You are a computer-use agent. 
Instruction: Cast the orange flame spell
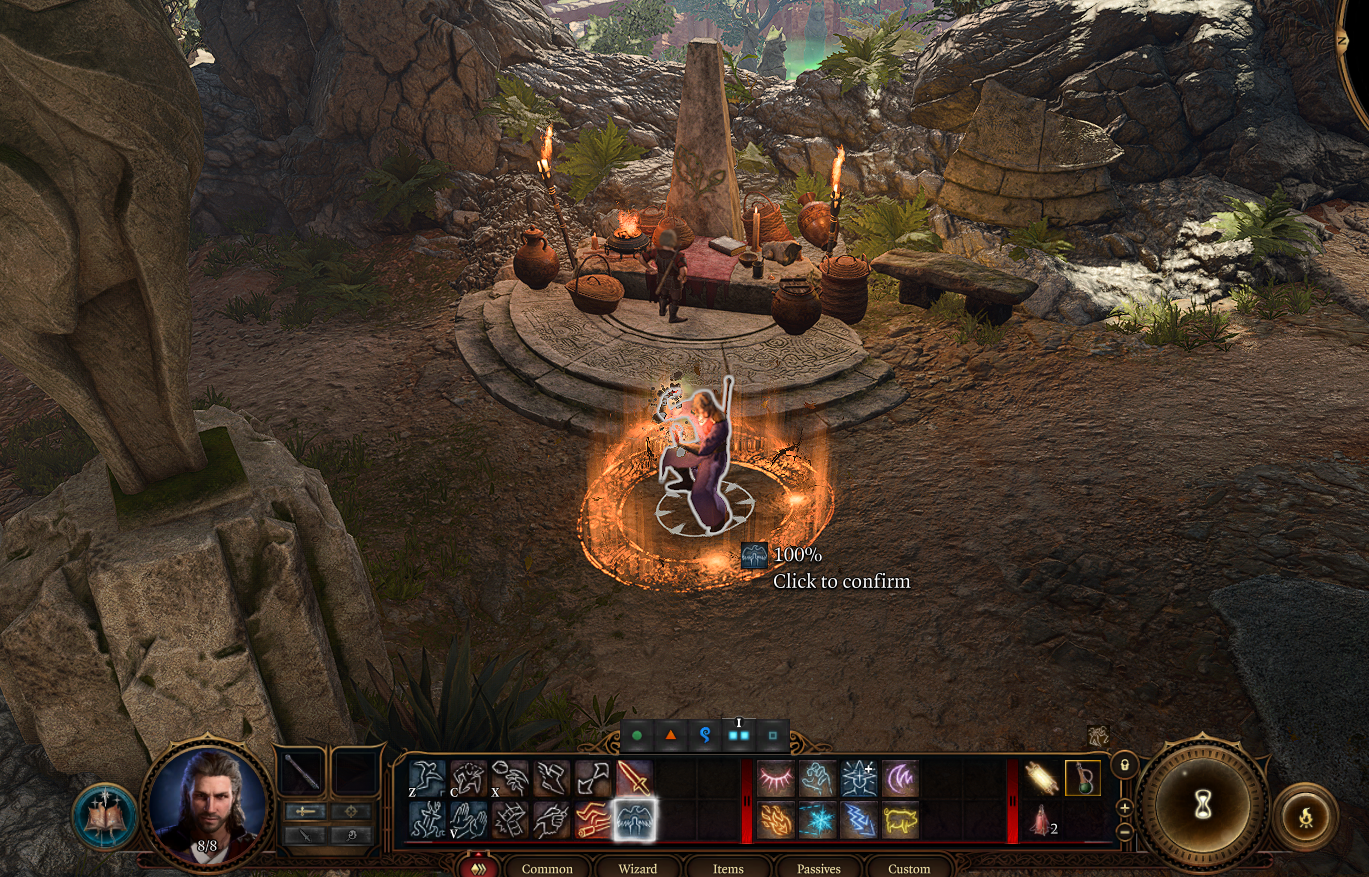[775, 820]
